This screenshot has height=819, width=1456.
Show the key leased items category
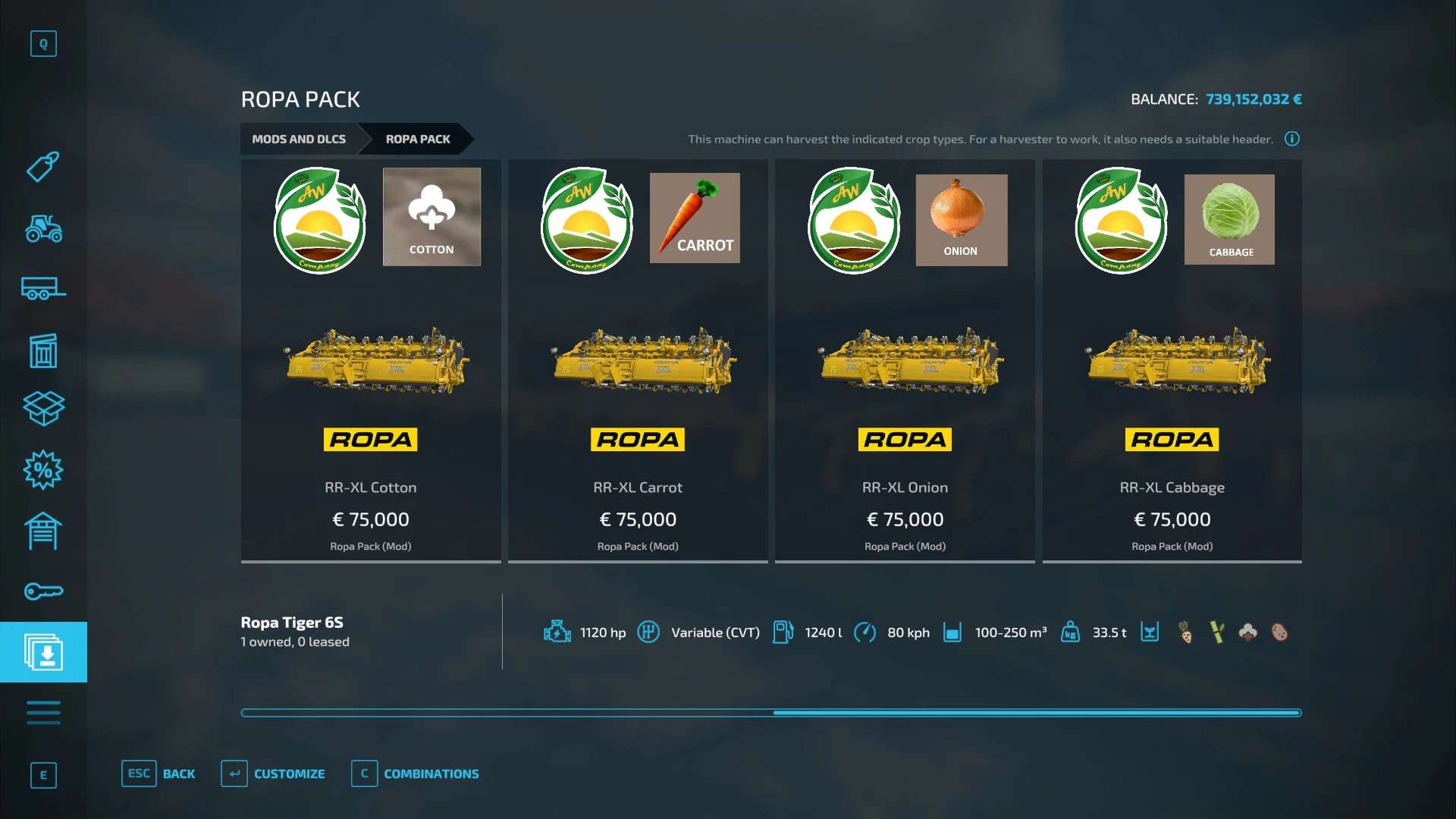point(43,591)
